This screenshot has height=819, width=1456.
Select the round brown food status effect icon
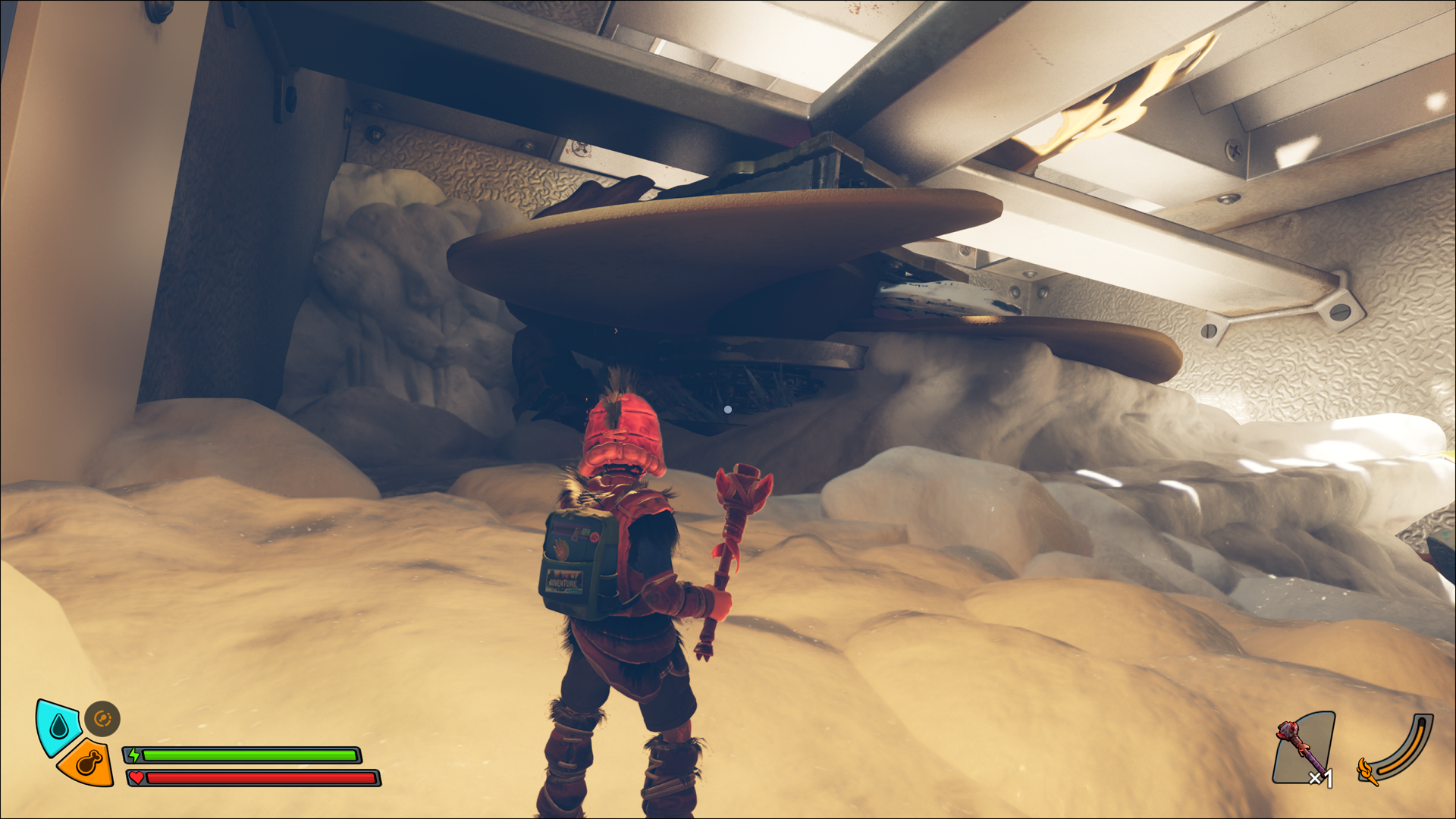coord(102,719)
